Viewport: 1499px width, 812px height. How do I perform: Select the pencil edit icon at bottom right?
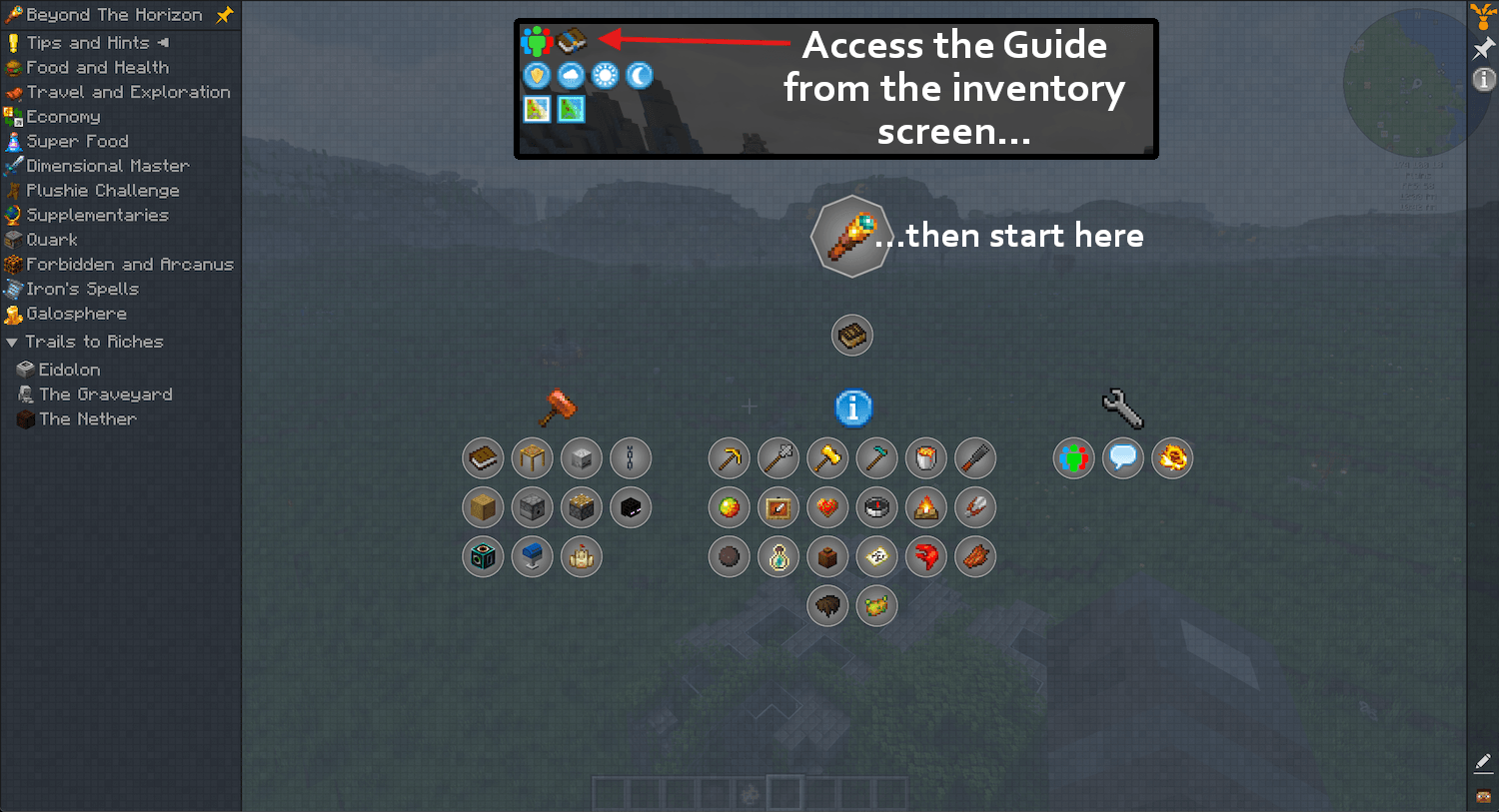coord(1483,762)
